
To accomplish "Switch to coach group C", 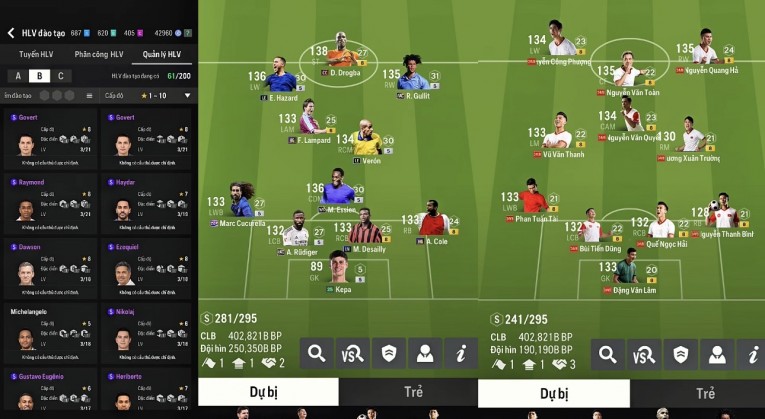I will point(60,76).
